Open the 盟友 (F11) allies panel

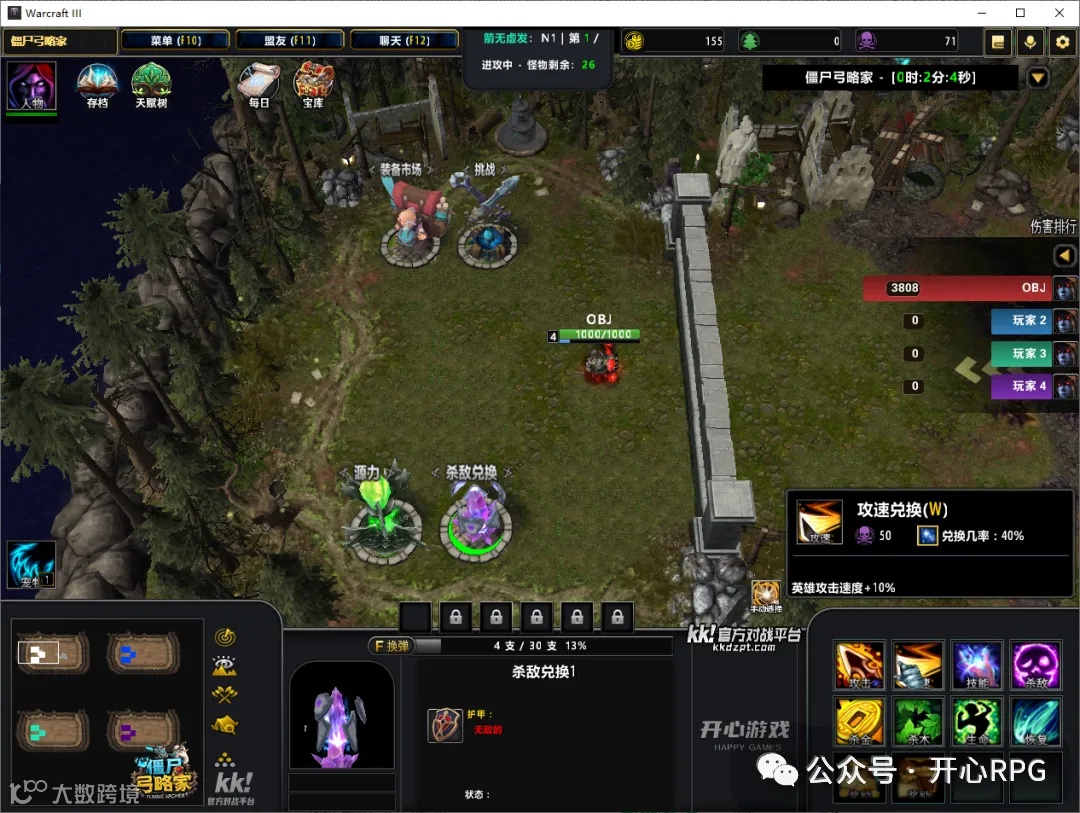point(290,41)
